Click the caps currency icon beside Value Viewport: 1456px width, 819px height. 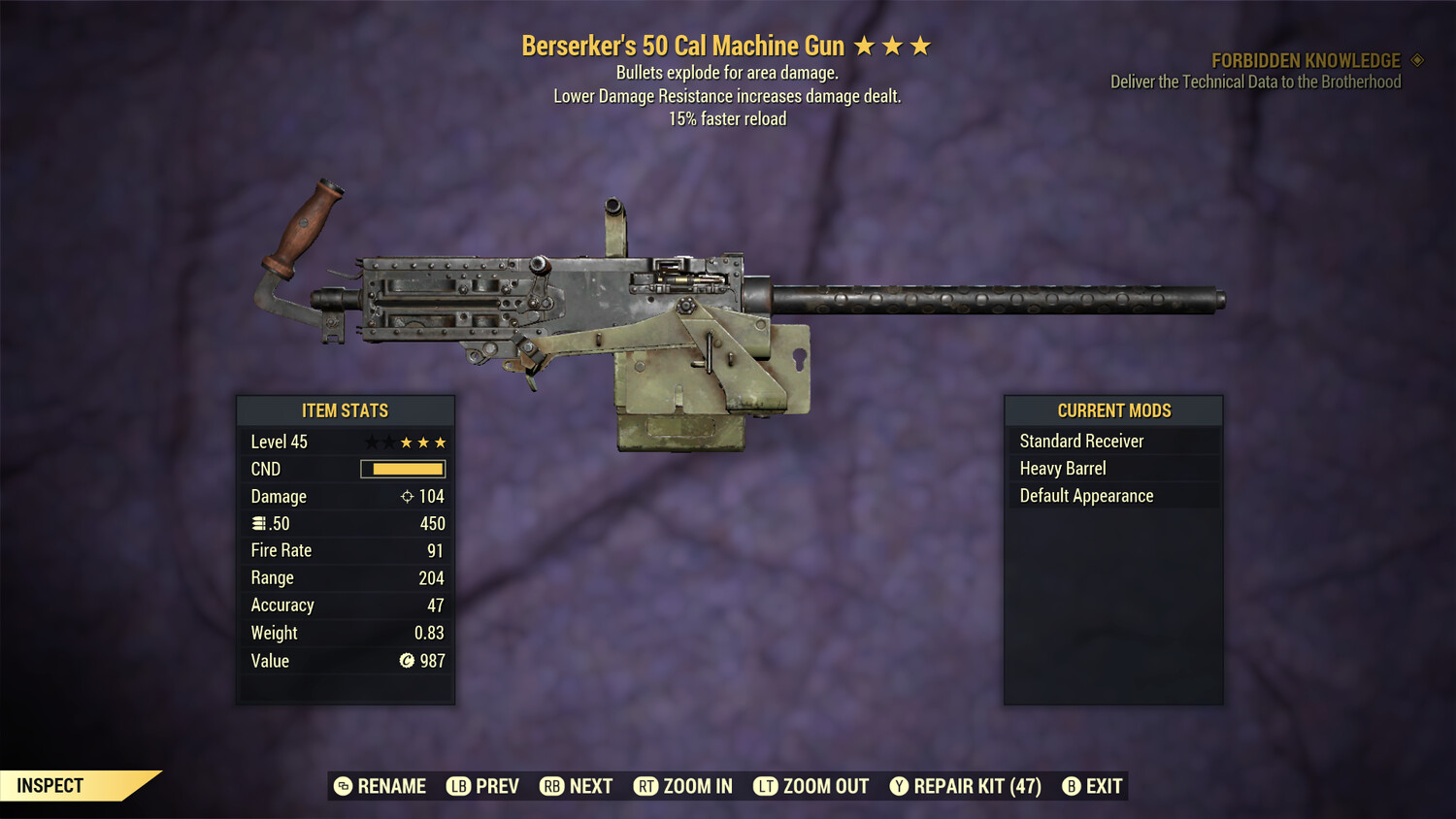(x=409, y=661)
